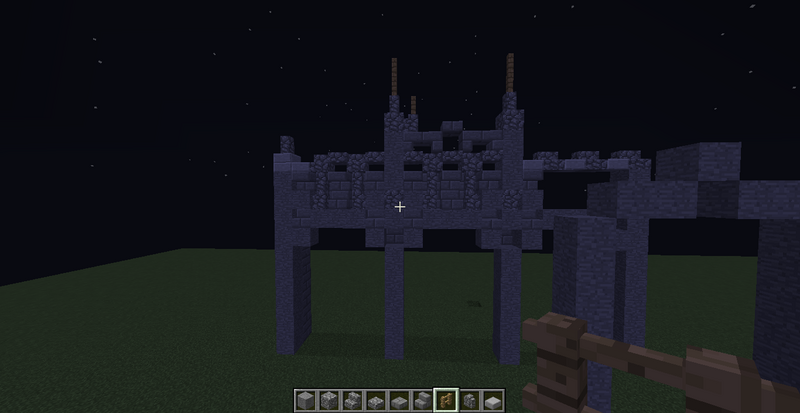Choose the stone brick stairs slot
This screenshot has height=413, width=800.
(422, 399)
